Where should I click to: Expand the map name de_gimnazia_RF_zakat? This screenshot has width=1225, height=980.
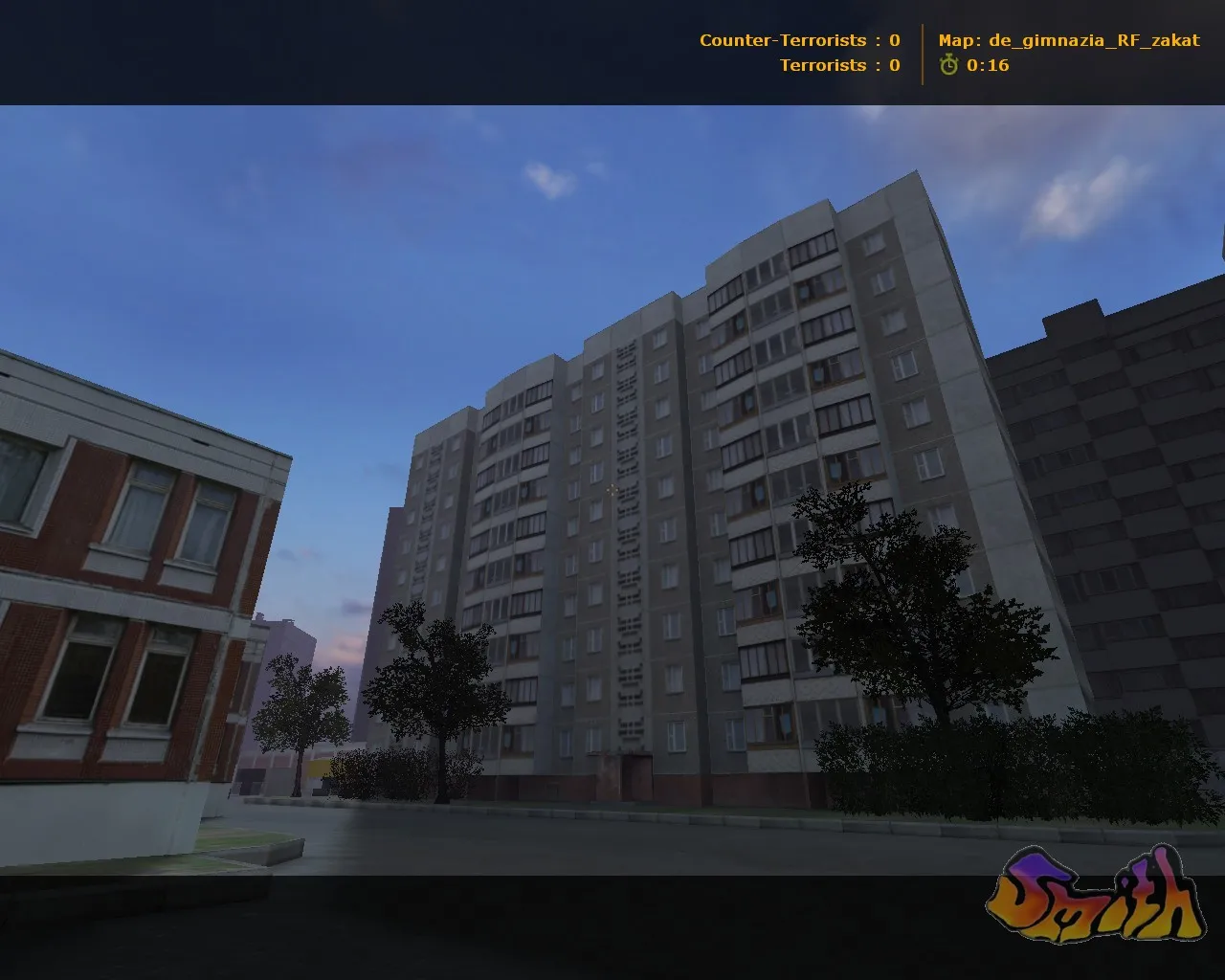tap(1091, 40)
